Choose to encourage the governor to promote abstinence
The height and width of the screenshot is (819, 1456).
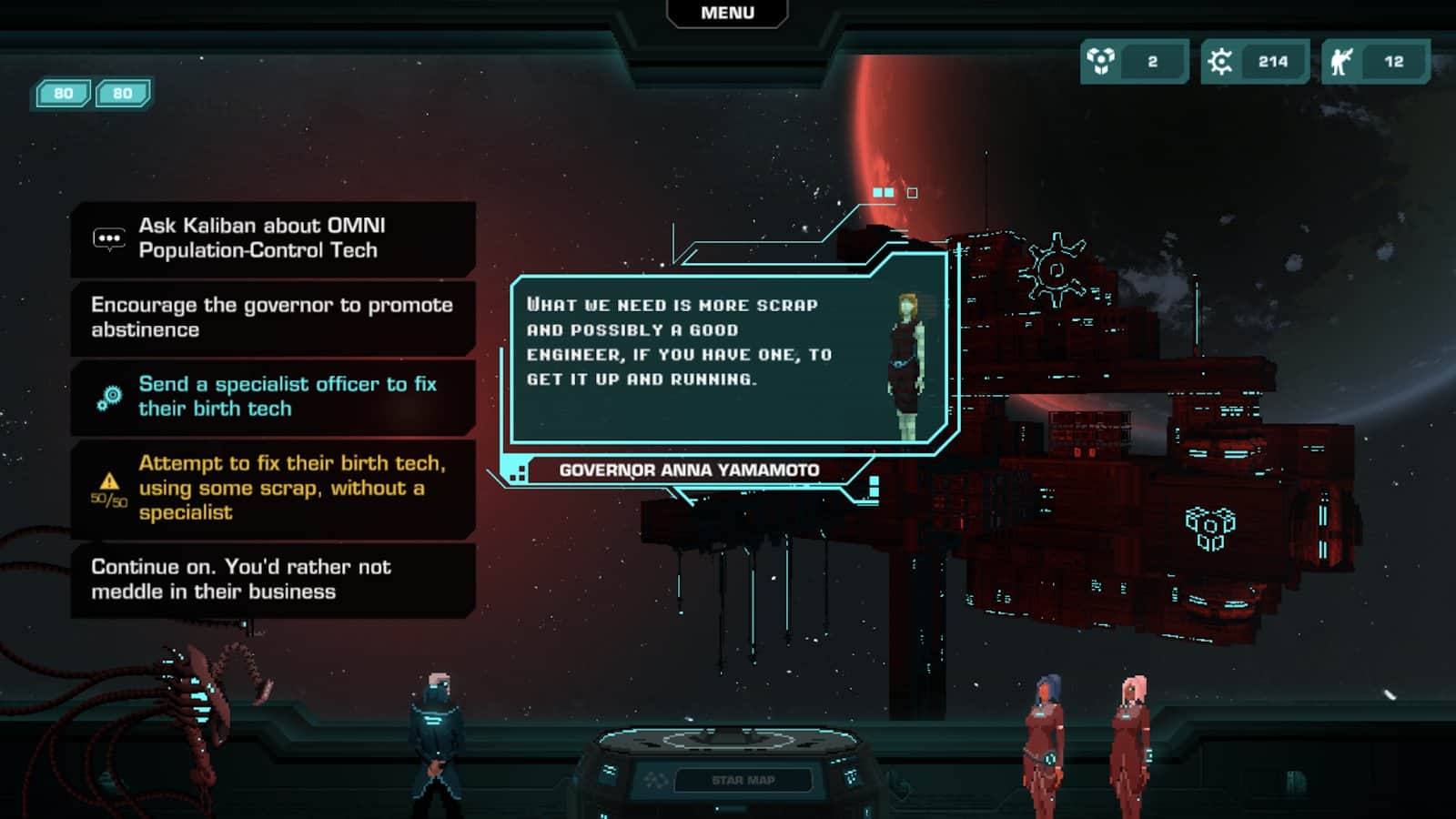click(x=273, y=318)
